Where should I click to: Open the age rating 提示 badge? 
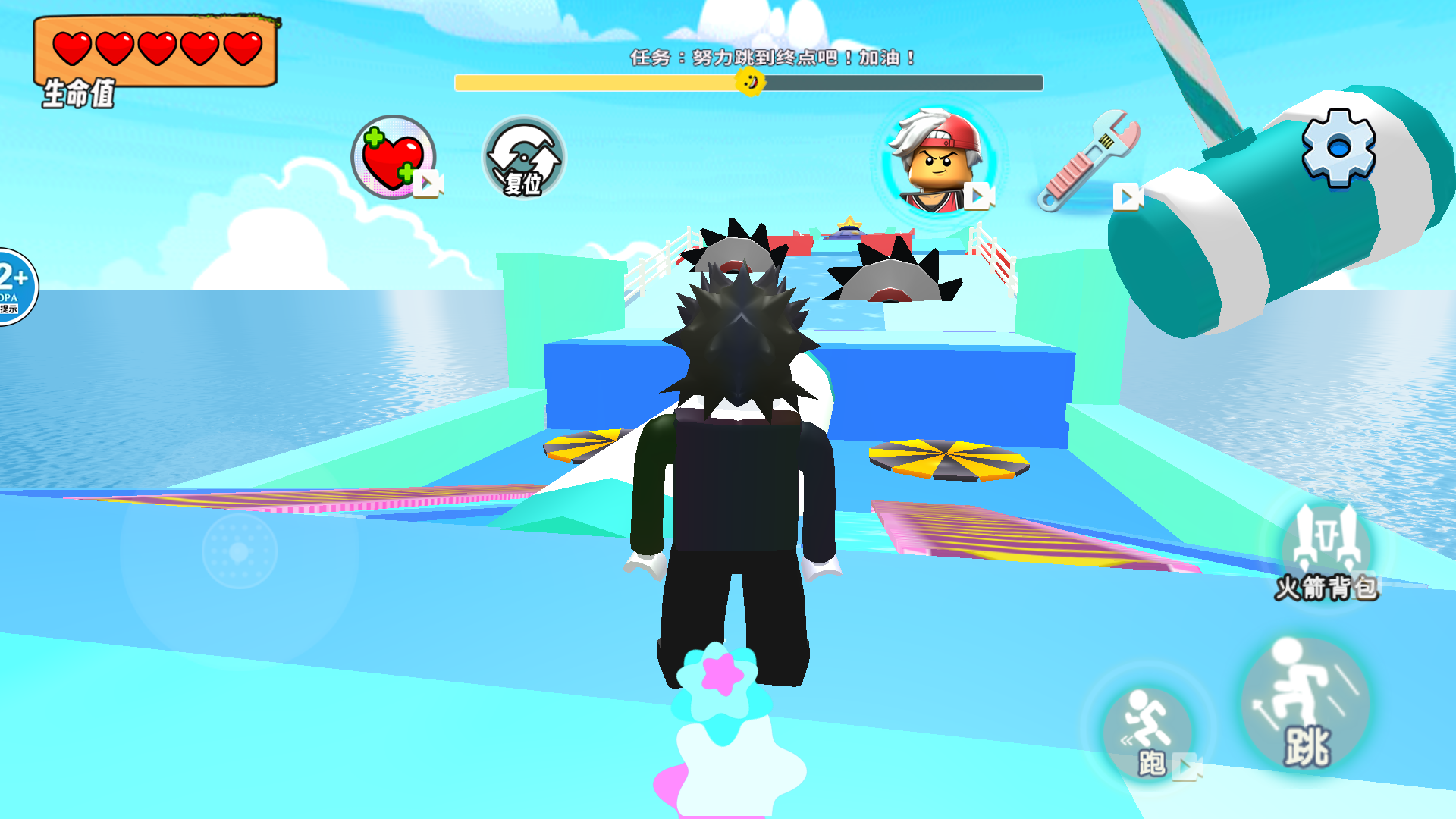click(15, 287)
